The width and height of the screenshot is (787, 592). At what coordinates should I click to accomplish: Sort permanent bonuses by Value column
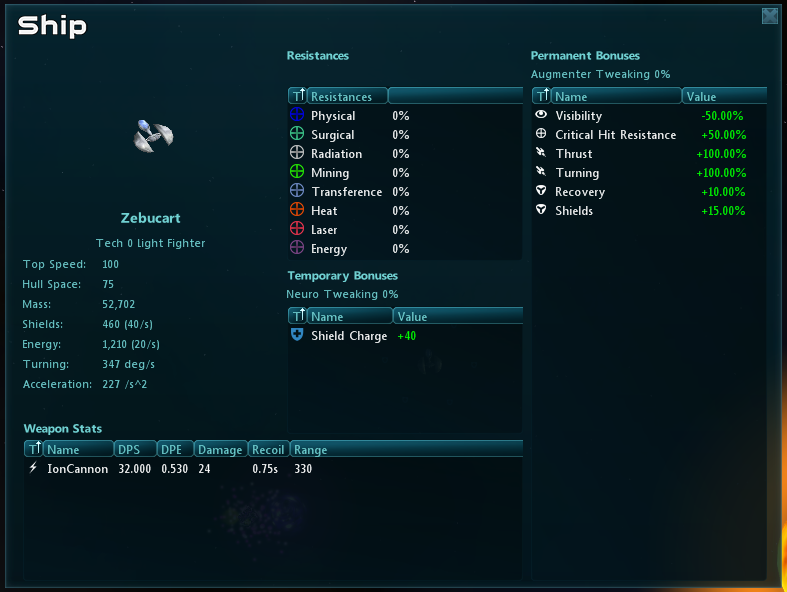723,97
